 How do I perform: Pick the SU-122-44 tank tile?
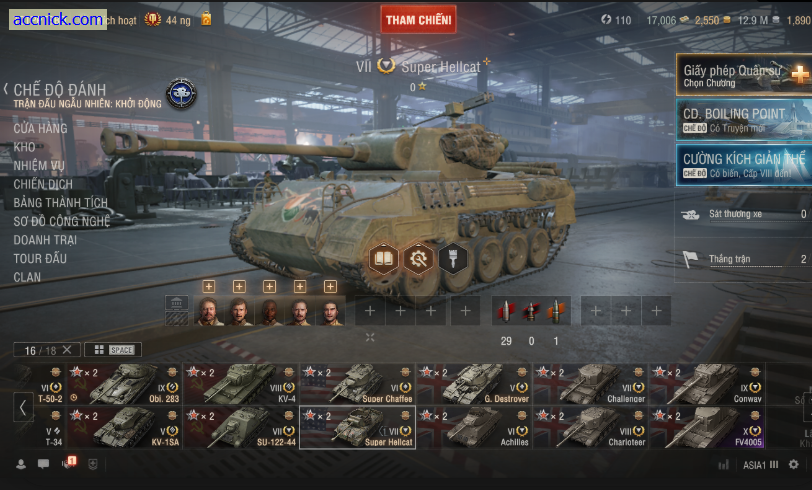pos(241,426)
